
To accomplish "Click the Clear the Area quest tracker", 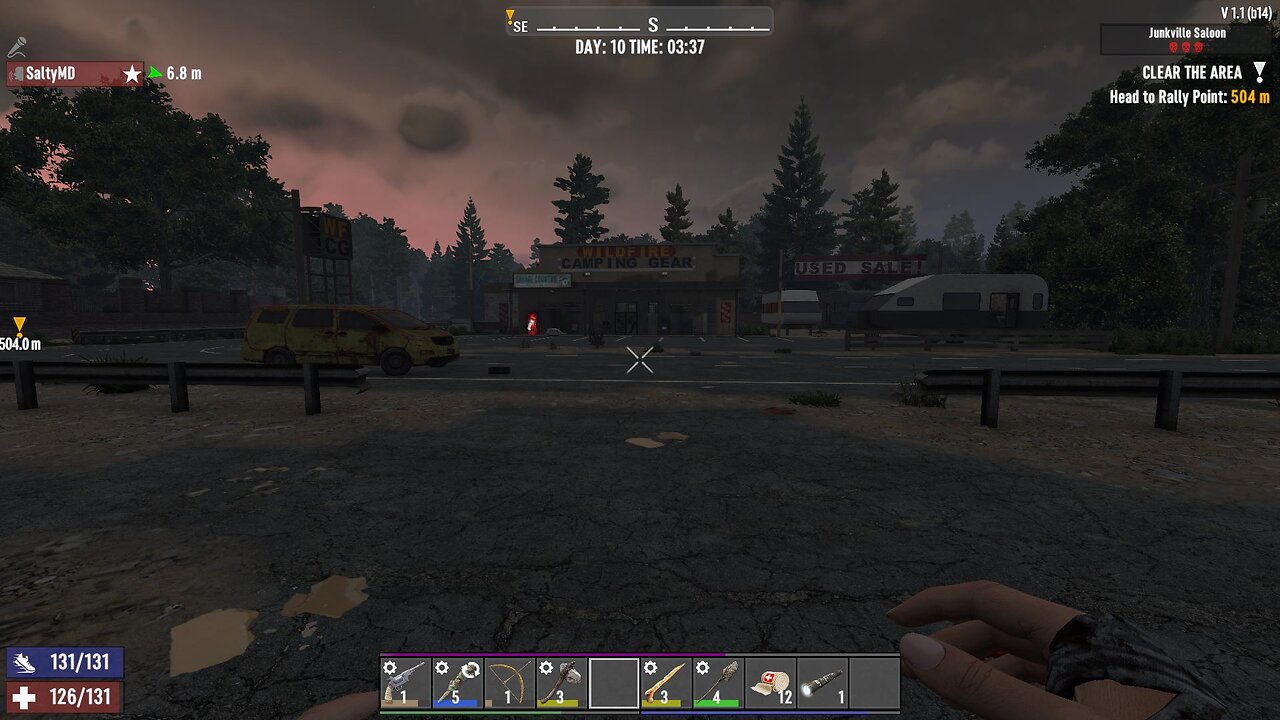I will (1192, 73).
